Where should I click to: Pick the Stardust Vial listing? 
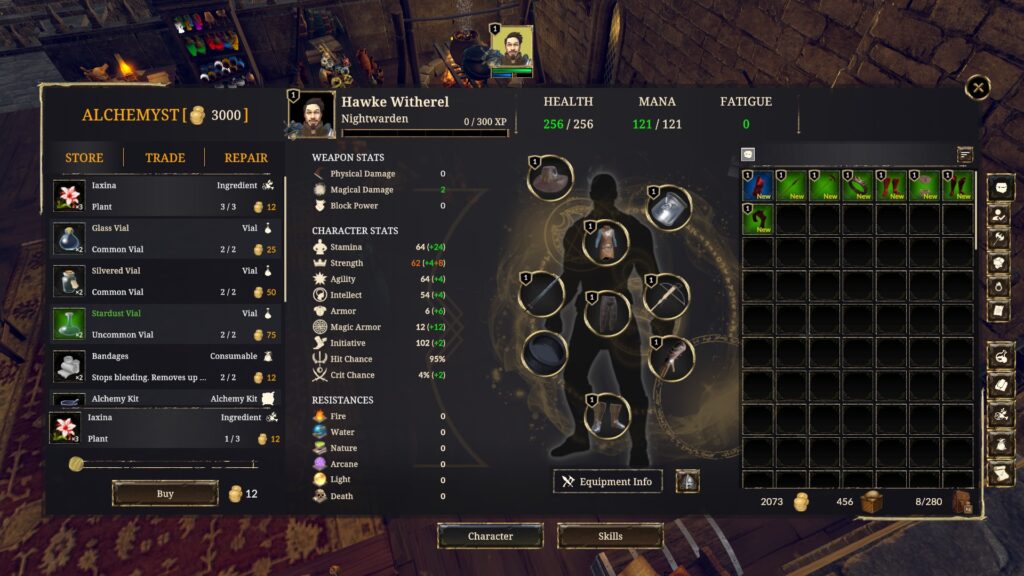pyautogui.click(x=166, y=324)
